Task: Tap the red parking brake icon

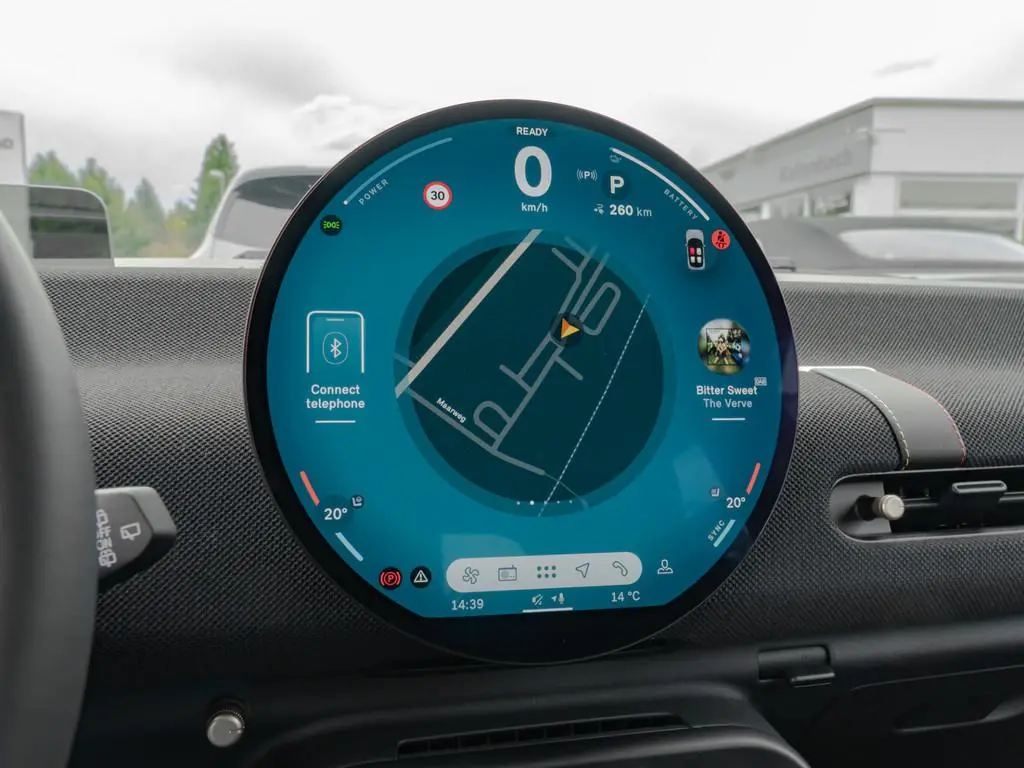Action: tap(390, 578)
